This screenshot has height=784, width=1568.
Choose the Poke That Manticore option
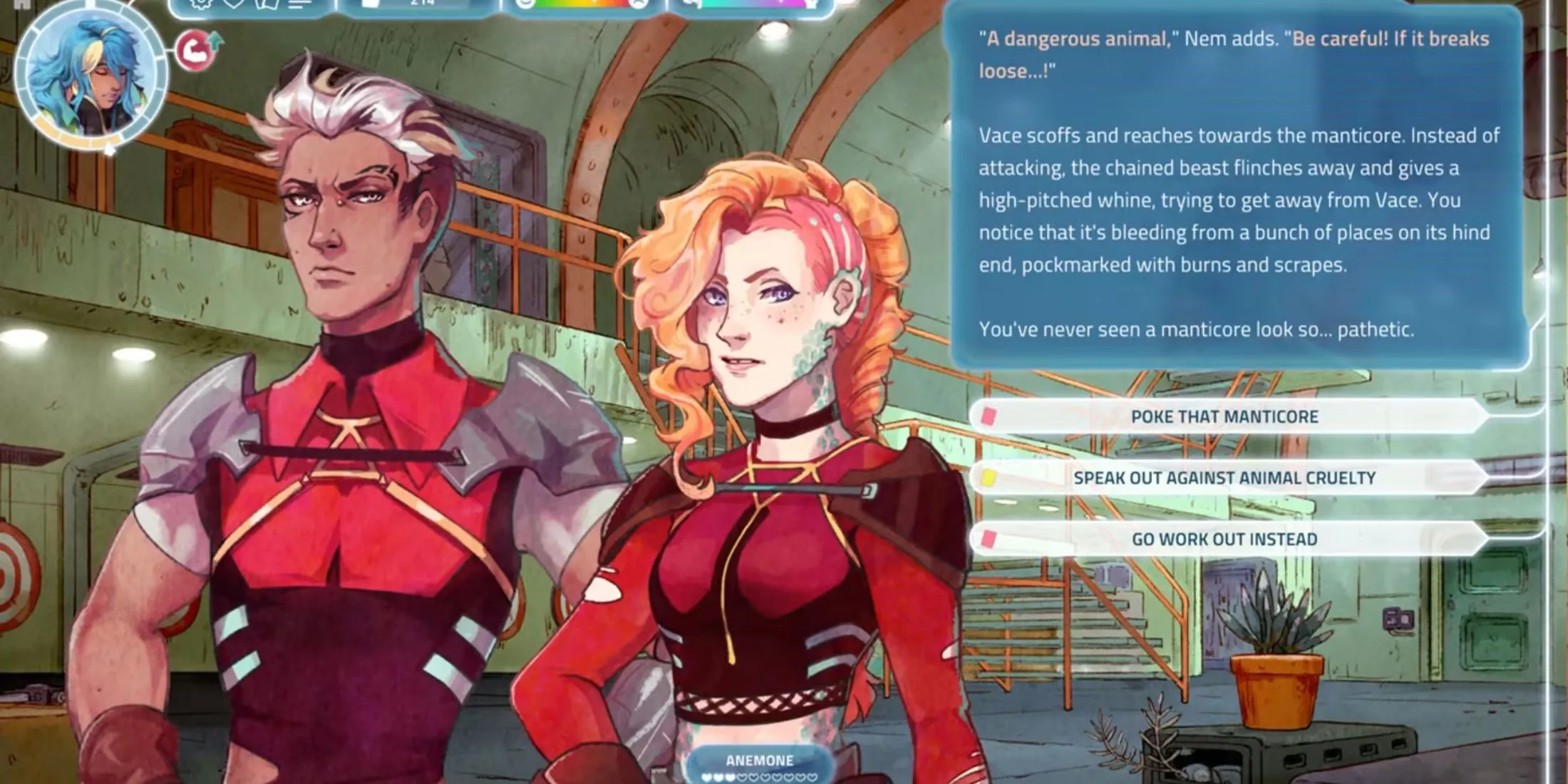pos(1224,416)
